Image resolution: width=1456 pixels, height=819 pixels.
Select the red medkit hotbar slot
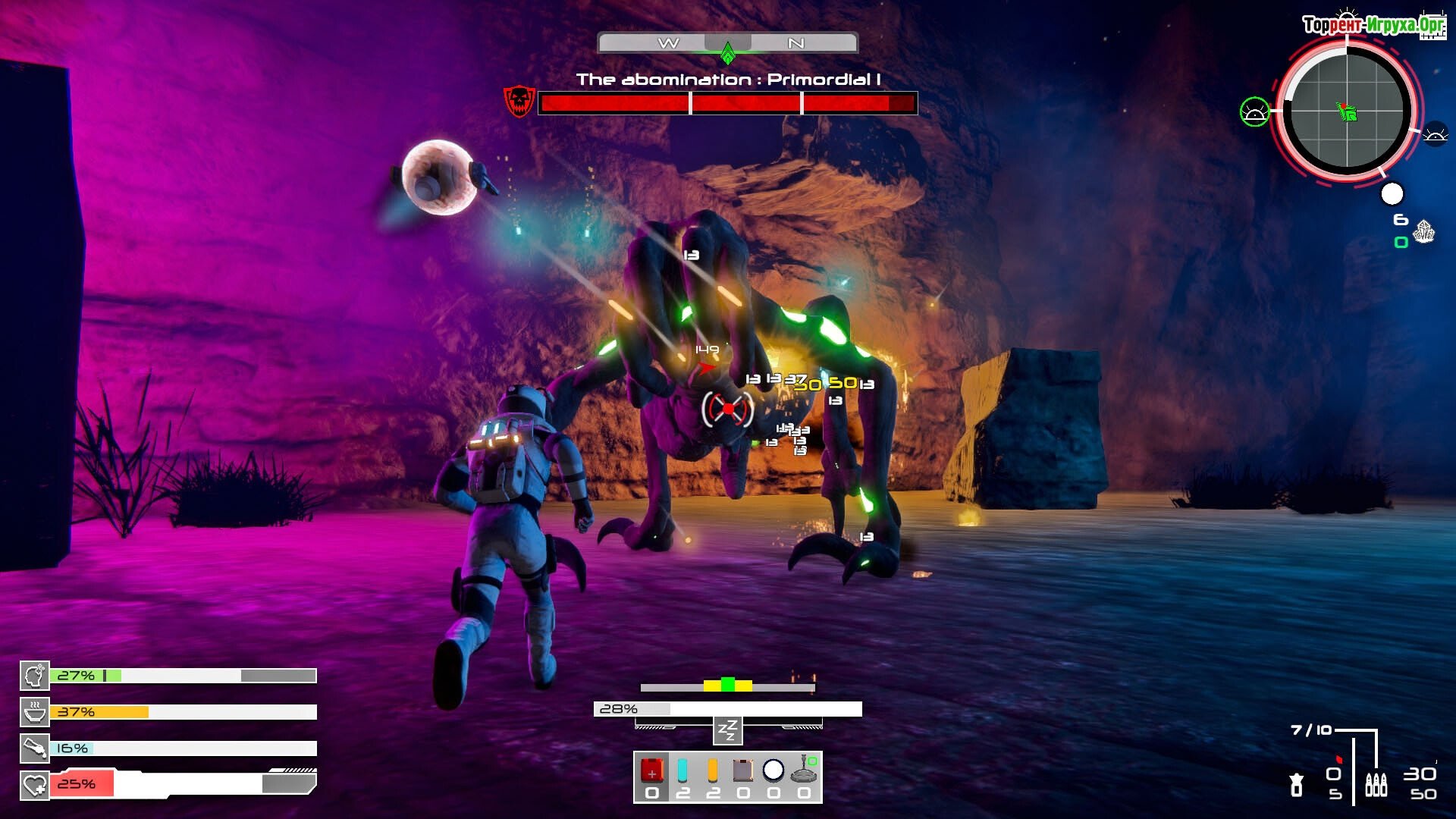[x=651, y=771]
